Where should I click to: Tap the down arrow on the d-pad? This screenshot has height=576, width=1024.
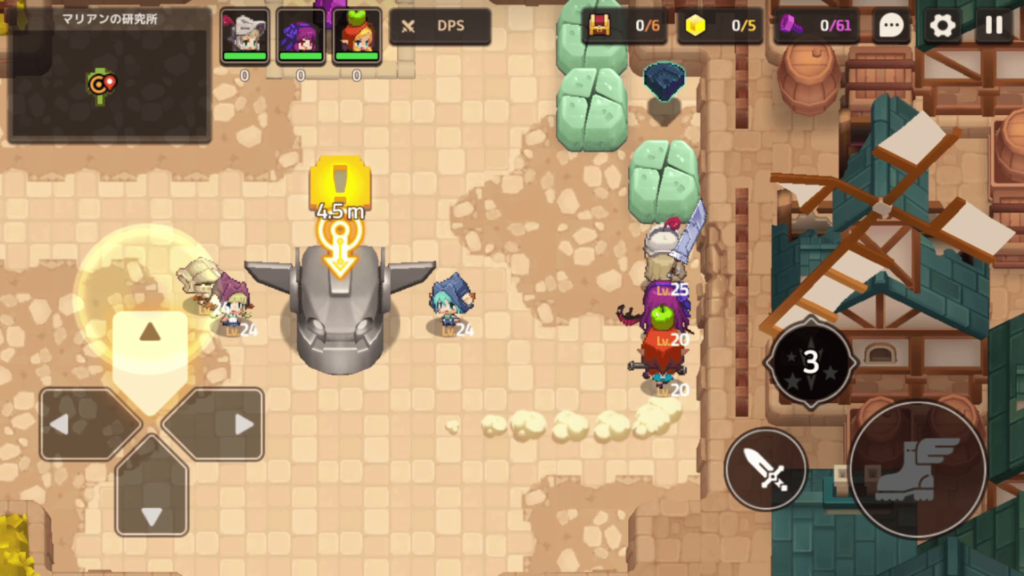tap(151, 503)
